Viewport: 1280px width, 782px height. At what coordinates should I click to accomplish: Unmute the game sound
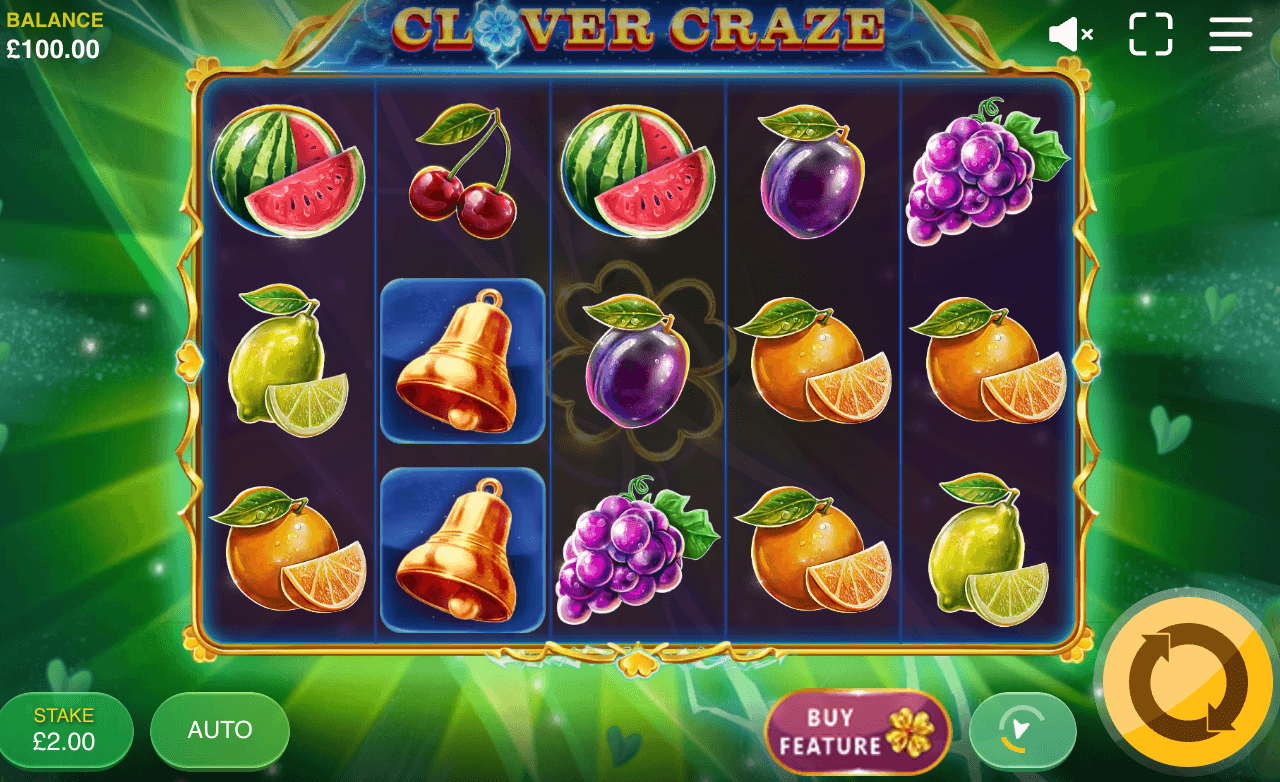(x=1071, y=33)
